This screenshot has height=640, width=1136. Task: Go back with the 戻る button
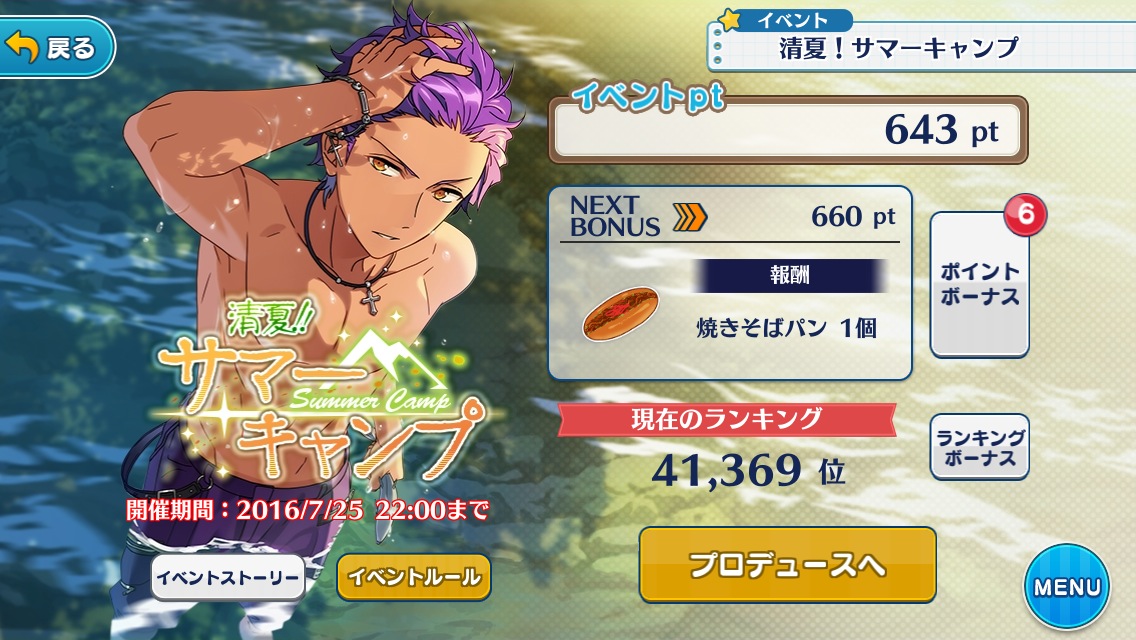click(x=57, y=47)
